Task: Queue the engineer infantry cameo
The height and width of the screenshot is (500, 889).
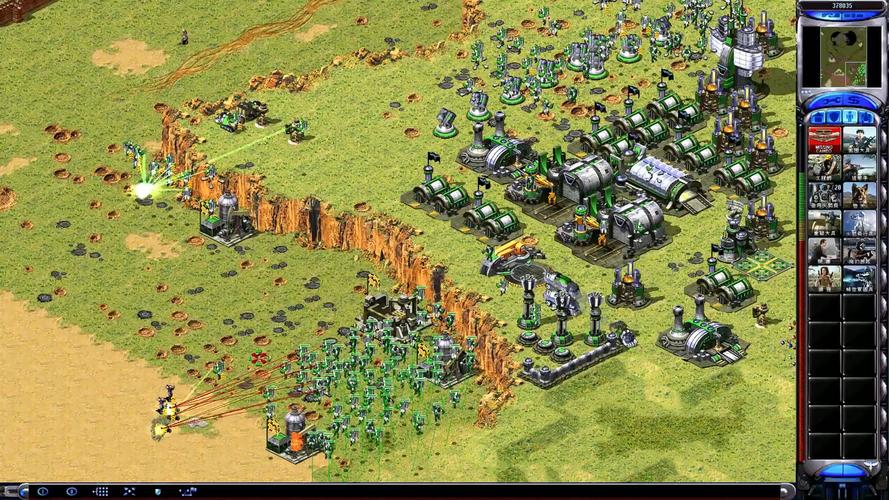Action: tap(824, 166)
